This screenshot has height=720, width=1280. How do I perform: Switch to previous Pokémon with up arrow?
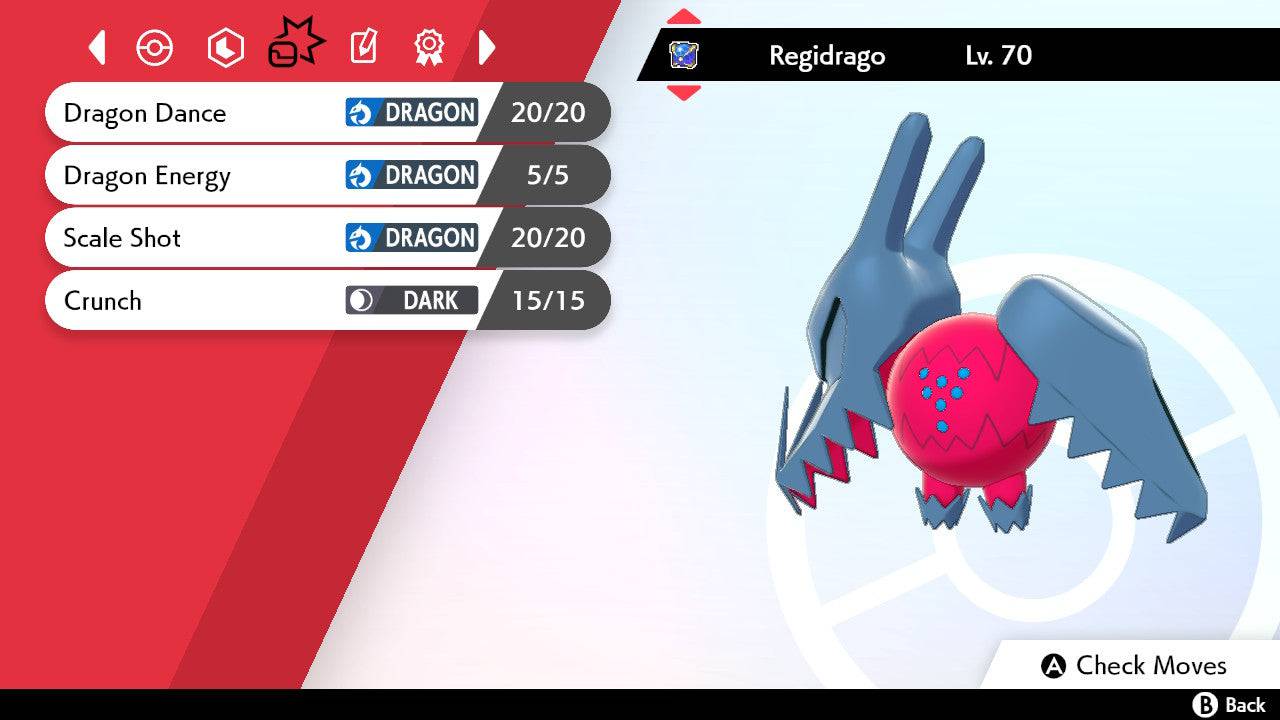point(683,17)
